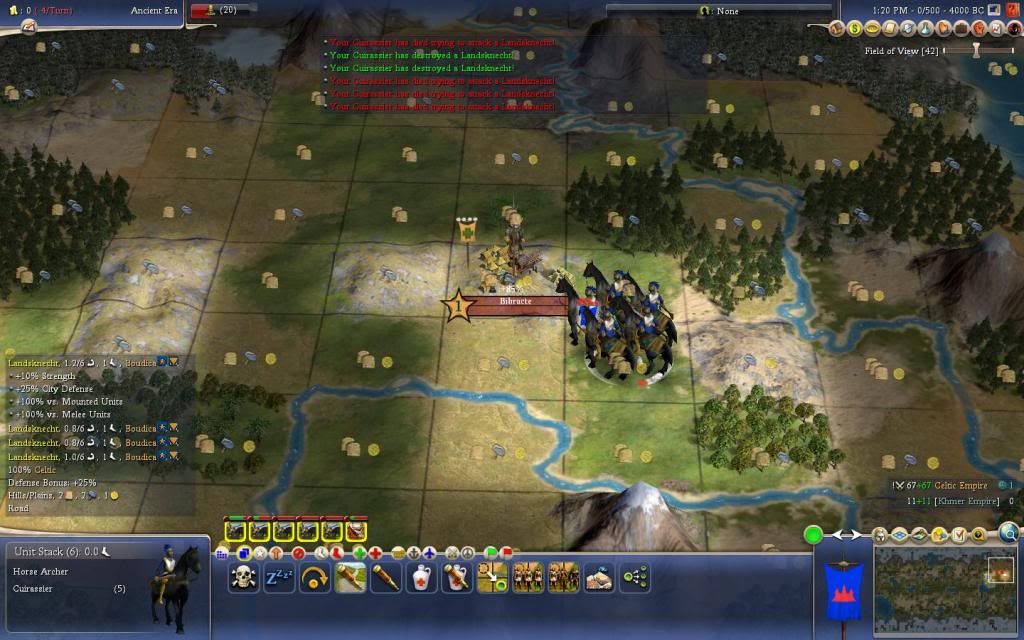Put the unit stack to sleep
Image resolution: width=1024 pixels, height=640 pixels.
tap(279, 577)
